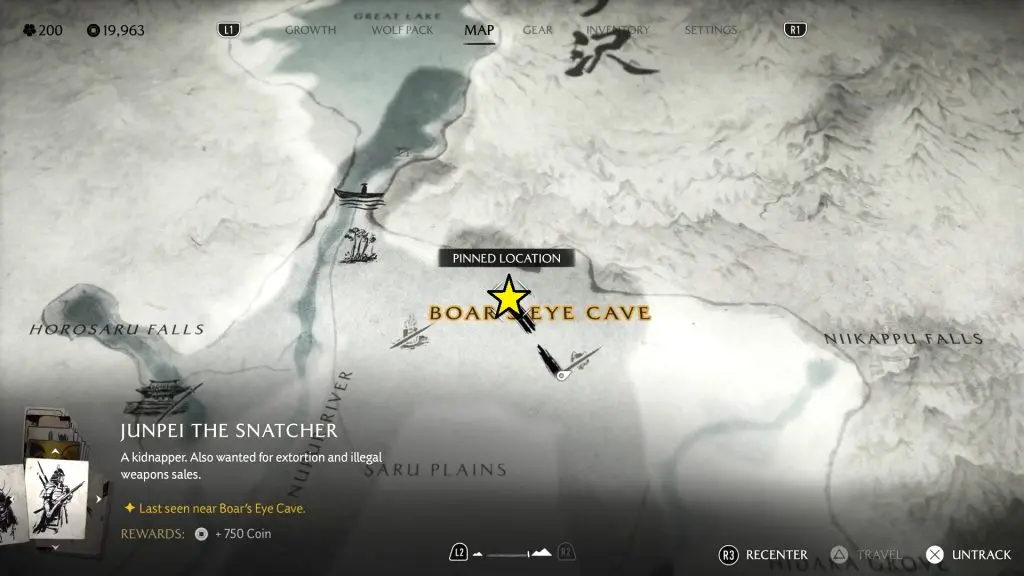Click the boat marker on the river
1024x576 pixels.
click(x=360, y=193)
